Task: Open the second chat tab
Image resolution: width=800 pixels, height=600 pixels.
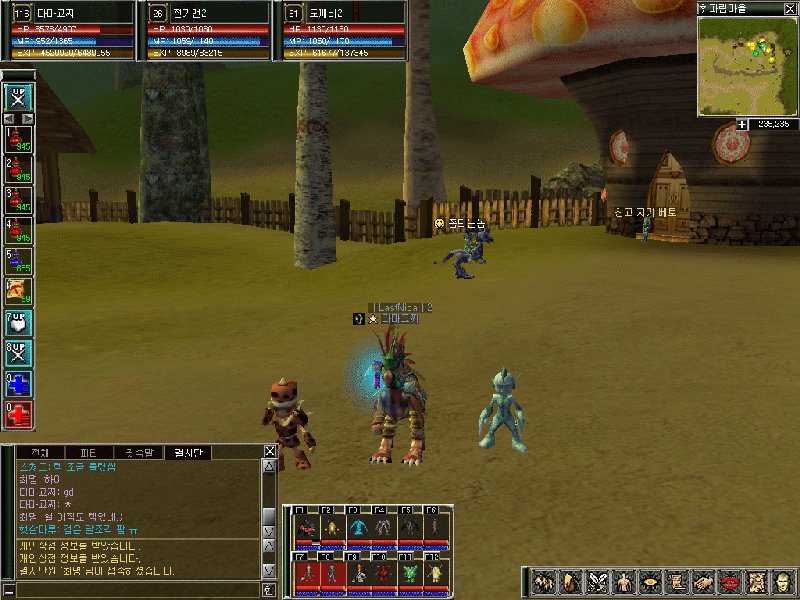Action: (x=89, y=452)
